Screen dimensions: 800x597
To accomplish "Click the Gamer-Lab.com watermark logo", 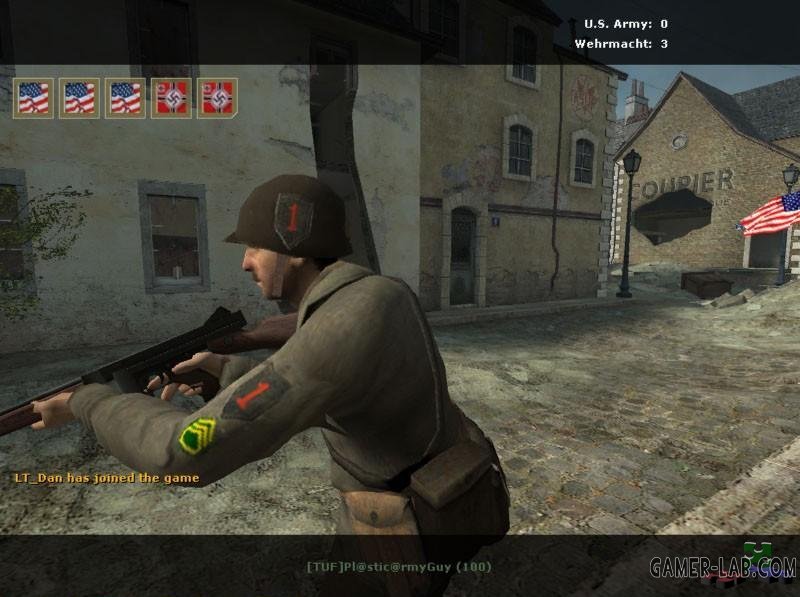I will pyautogui.click(x=722, y=567).
